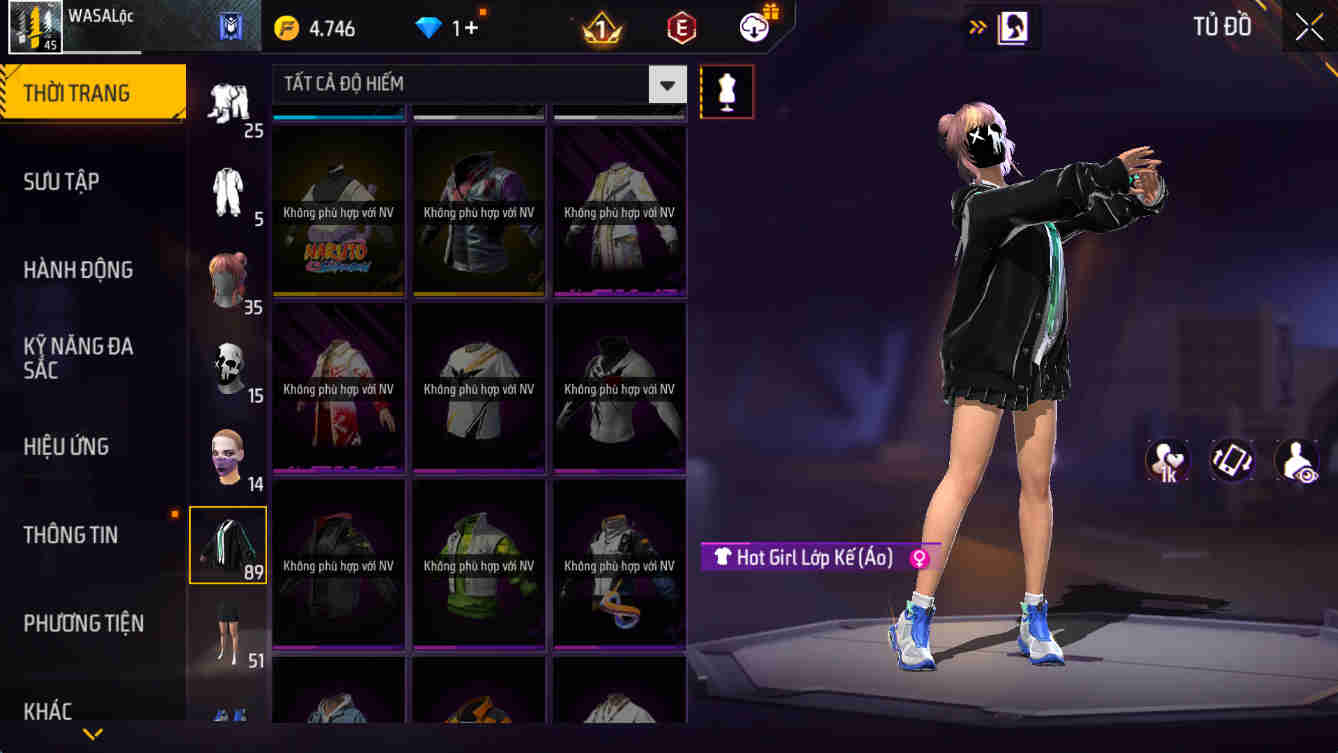
Task: Expand the panel using the double arrow icon
Action: [977, 27]
